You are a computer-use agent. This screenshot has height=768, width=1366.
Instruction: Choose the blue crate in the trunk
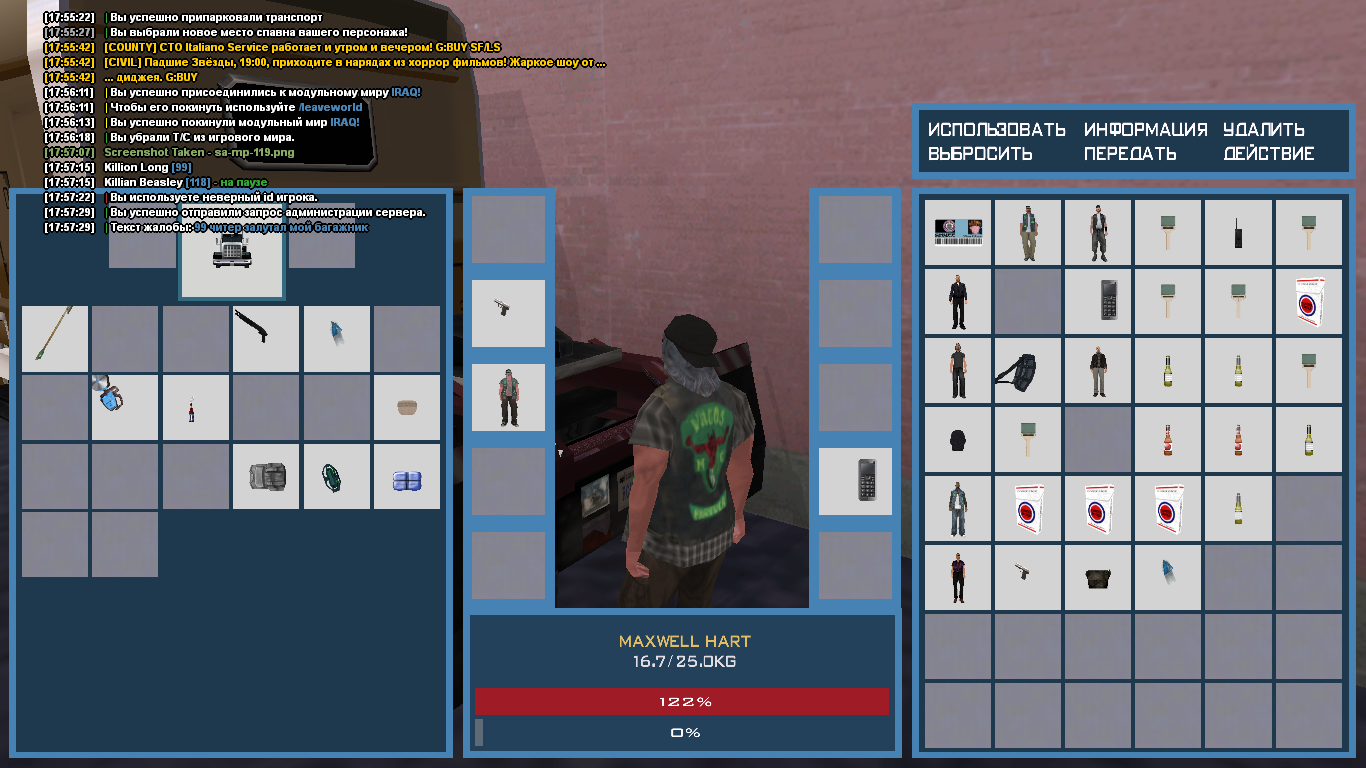pyautogui.click(x=407, y=477)
